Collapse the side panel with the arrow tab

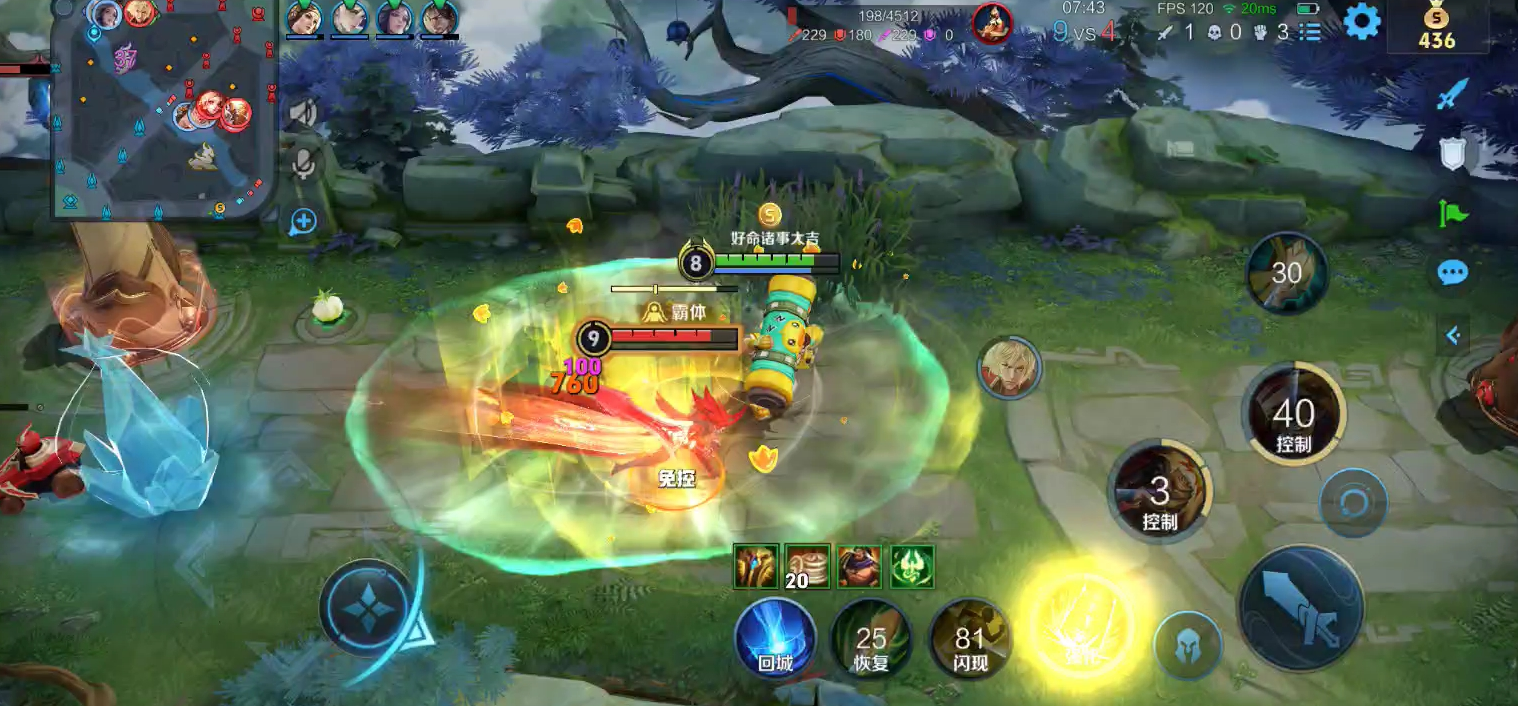click(x=1452, y=336)
